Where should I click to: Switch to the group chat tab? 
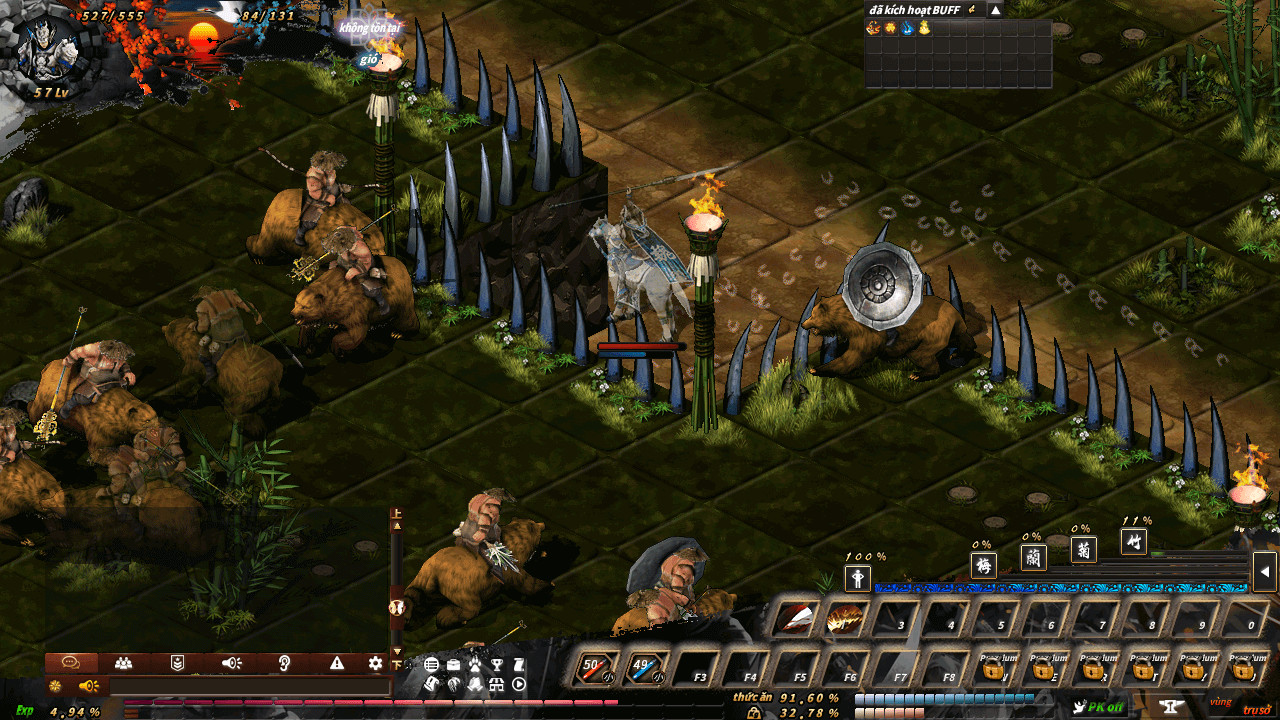point(124,663)
